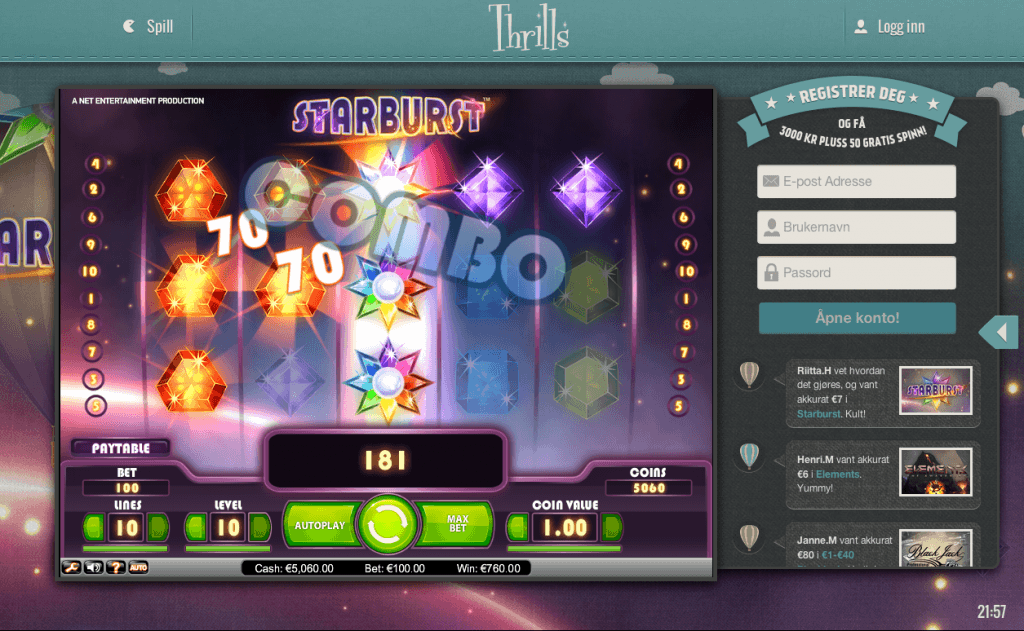Click the small AUTO icon in bottom toolbar
The height and width of the screenshot is (631, 1024).
click(139, 568)
